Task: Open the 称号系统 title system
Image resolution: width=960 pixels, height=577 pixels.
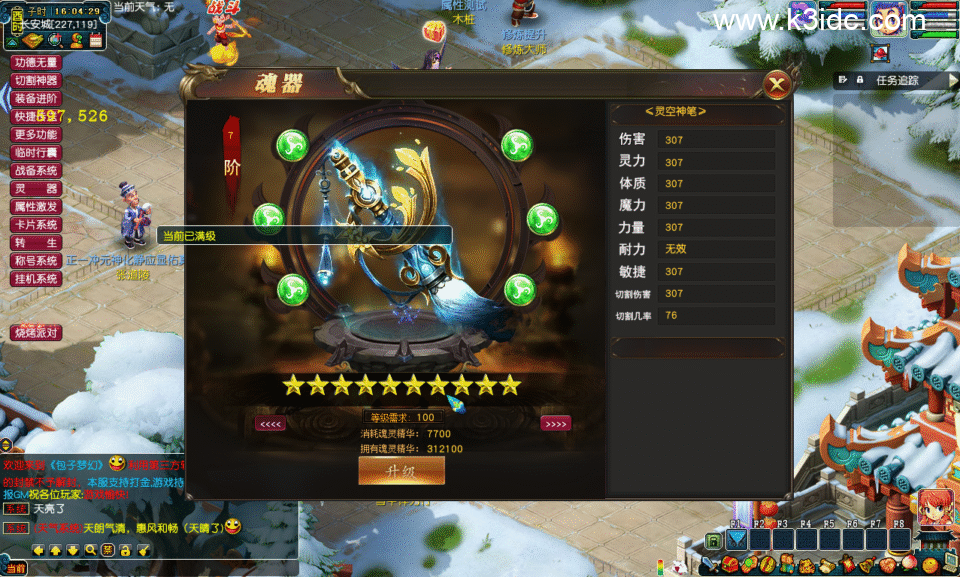Action: tap(36, 260)
